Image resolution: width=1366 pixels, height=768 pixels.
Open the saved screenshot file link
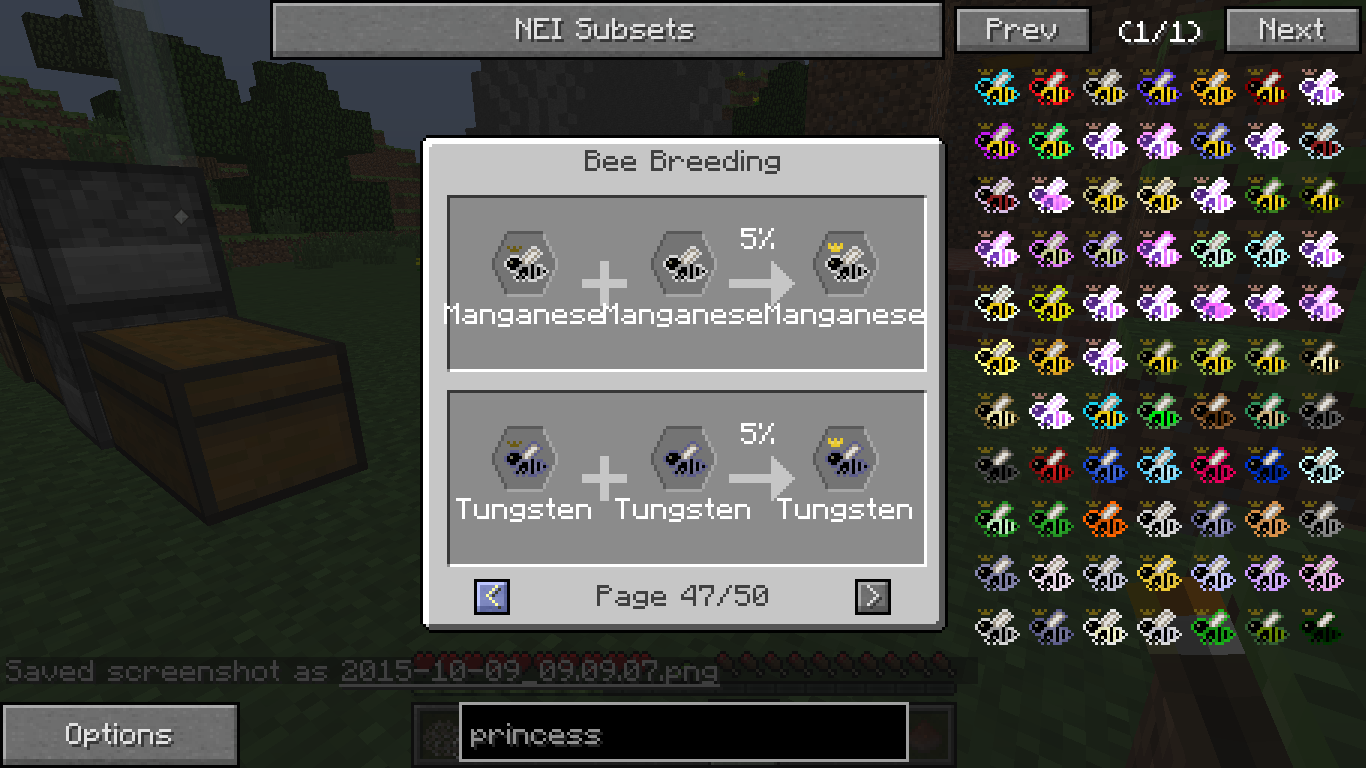point(529,670)
